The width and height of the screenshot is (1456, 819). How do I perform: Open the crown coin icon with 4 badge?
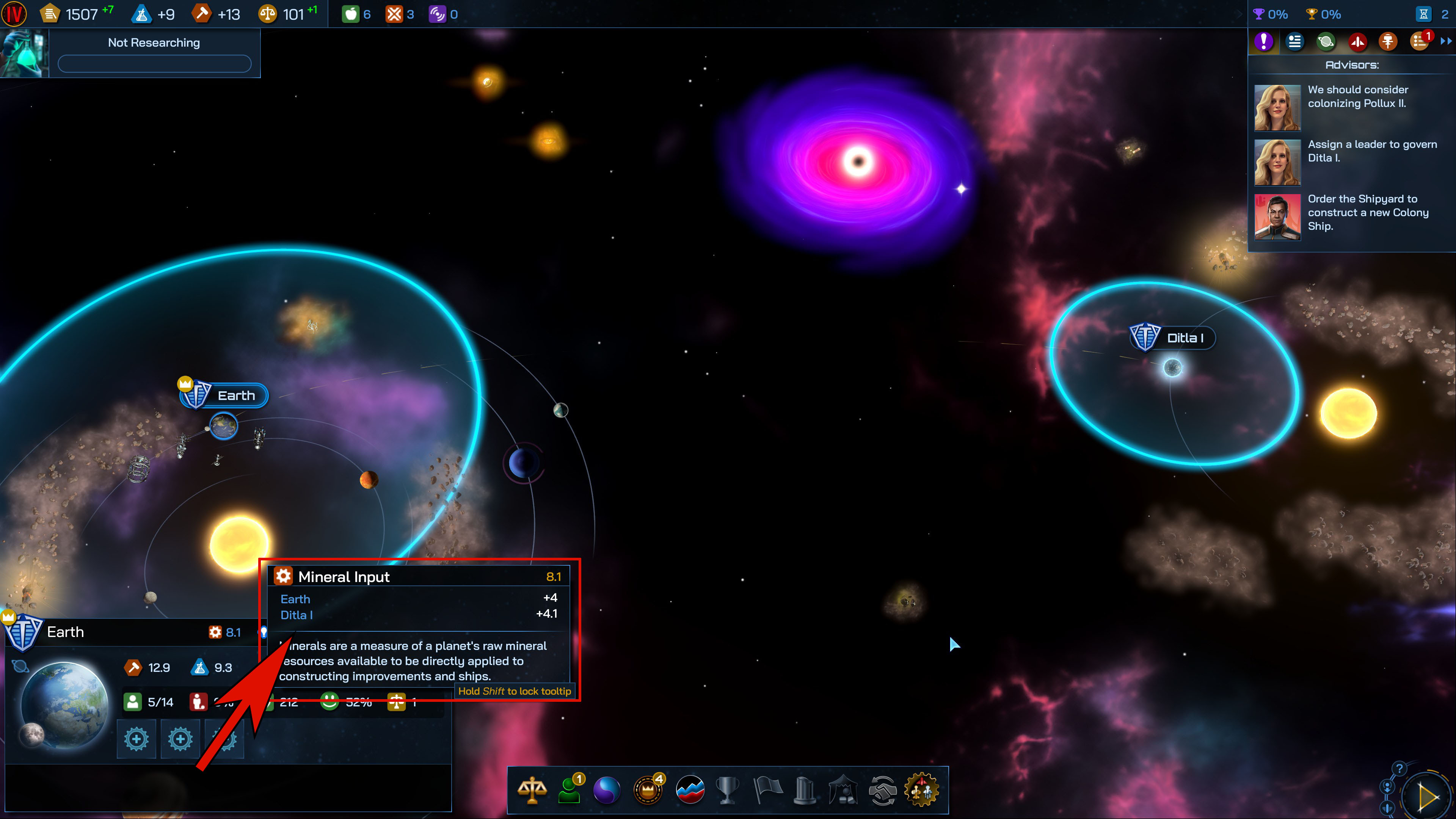tap(648, 790)
